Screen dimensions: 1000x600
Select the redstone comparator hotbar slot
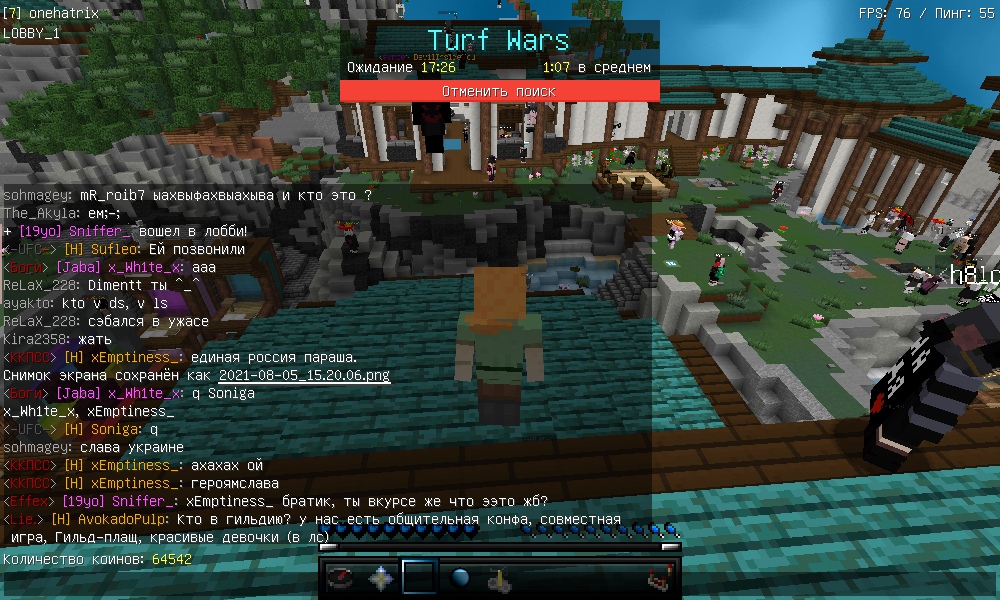point(657,578)
